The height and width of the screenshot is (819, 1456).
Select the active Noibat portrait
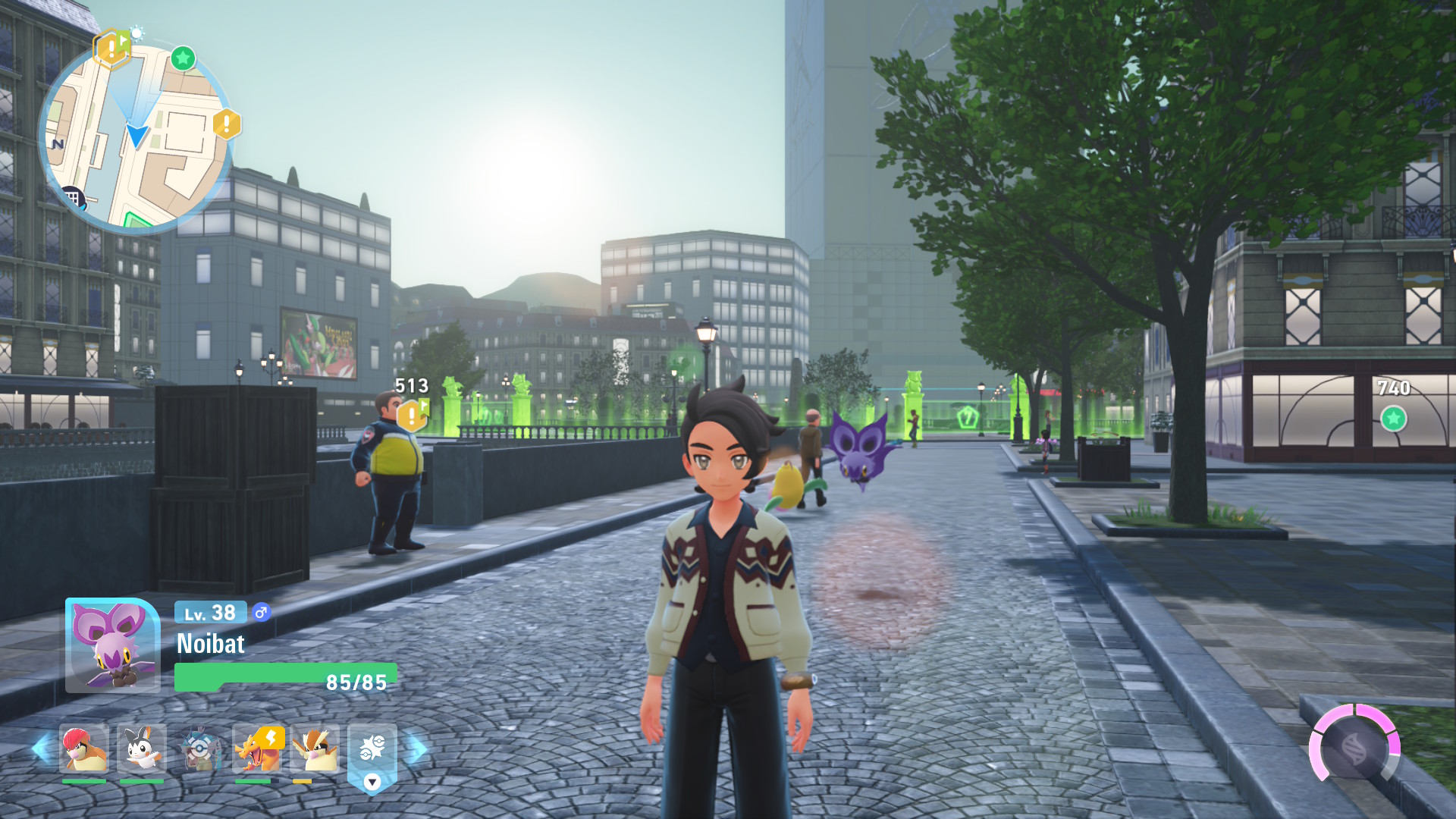(x=112, y=645)
